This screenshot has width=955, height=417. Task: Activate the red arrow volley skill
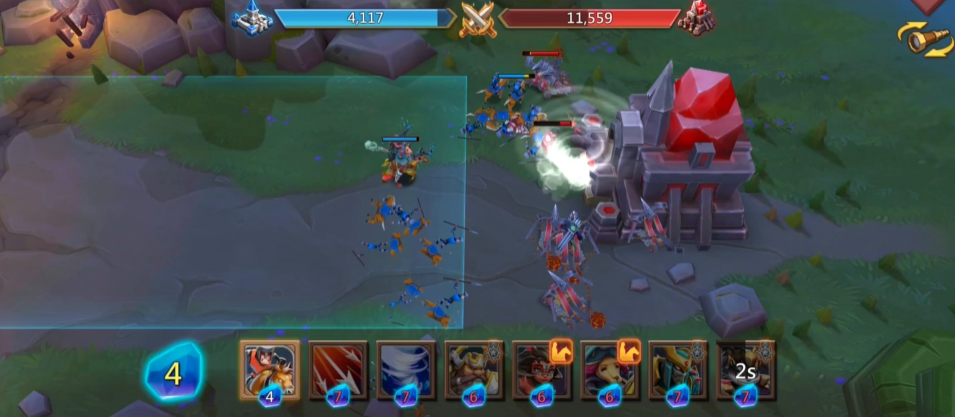tap(337, 369)
